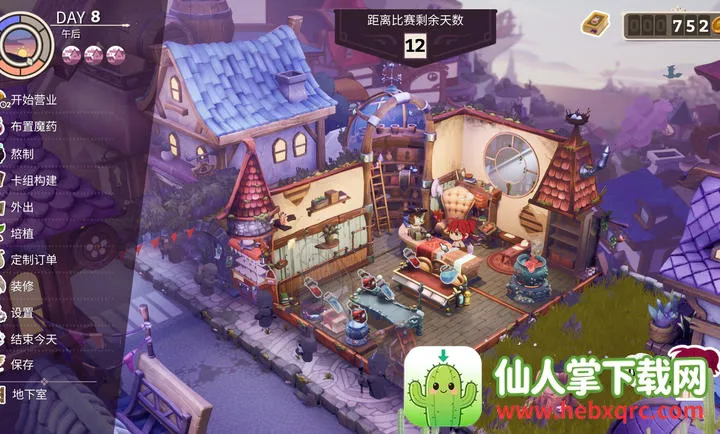Select the 外出 go out option
The height and width of the screenshot is (434, 720).
(x=22, y=206)
